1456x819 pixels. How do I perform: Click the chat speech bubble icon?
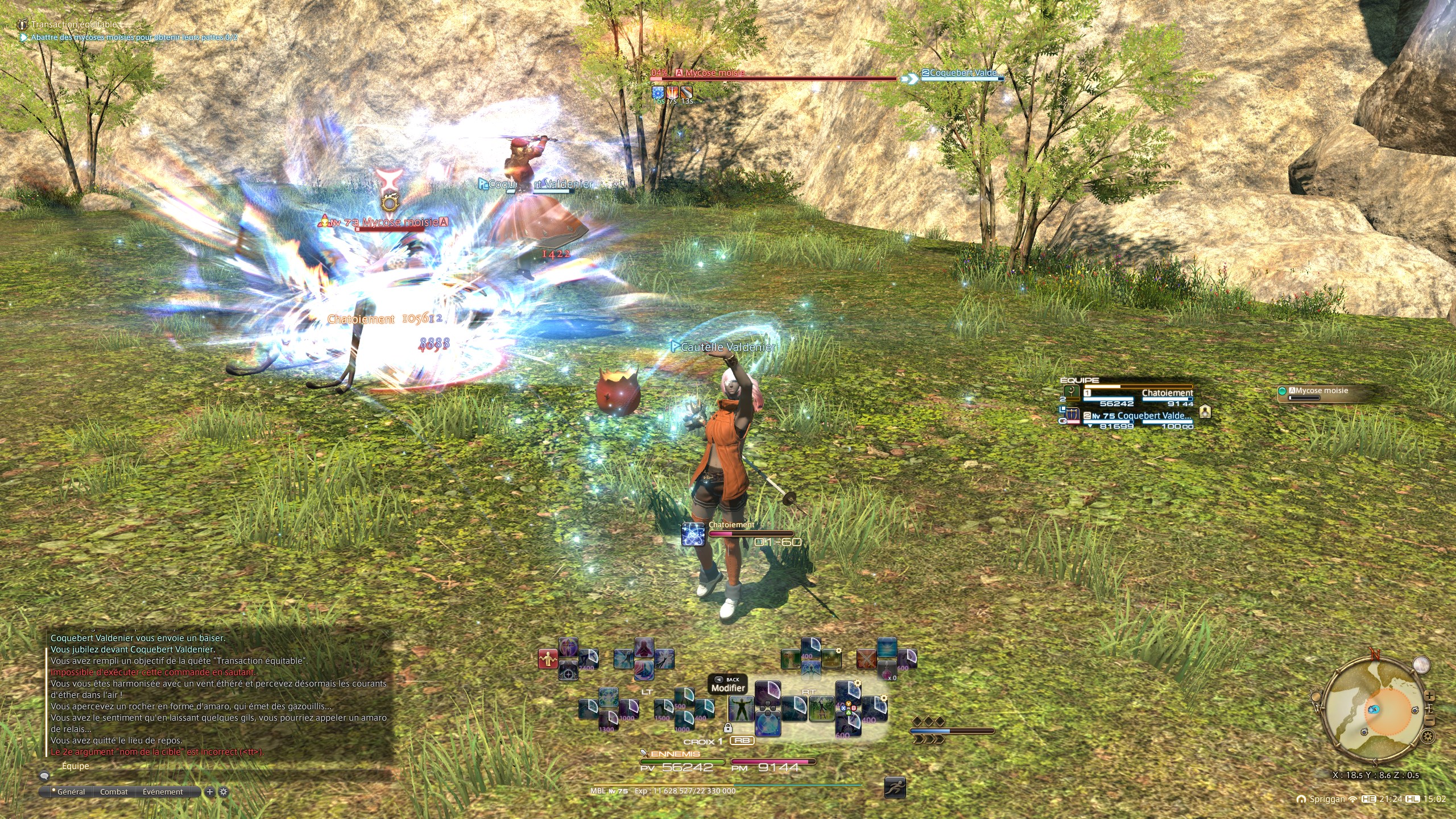(x=44, y=775)
